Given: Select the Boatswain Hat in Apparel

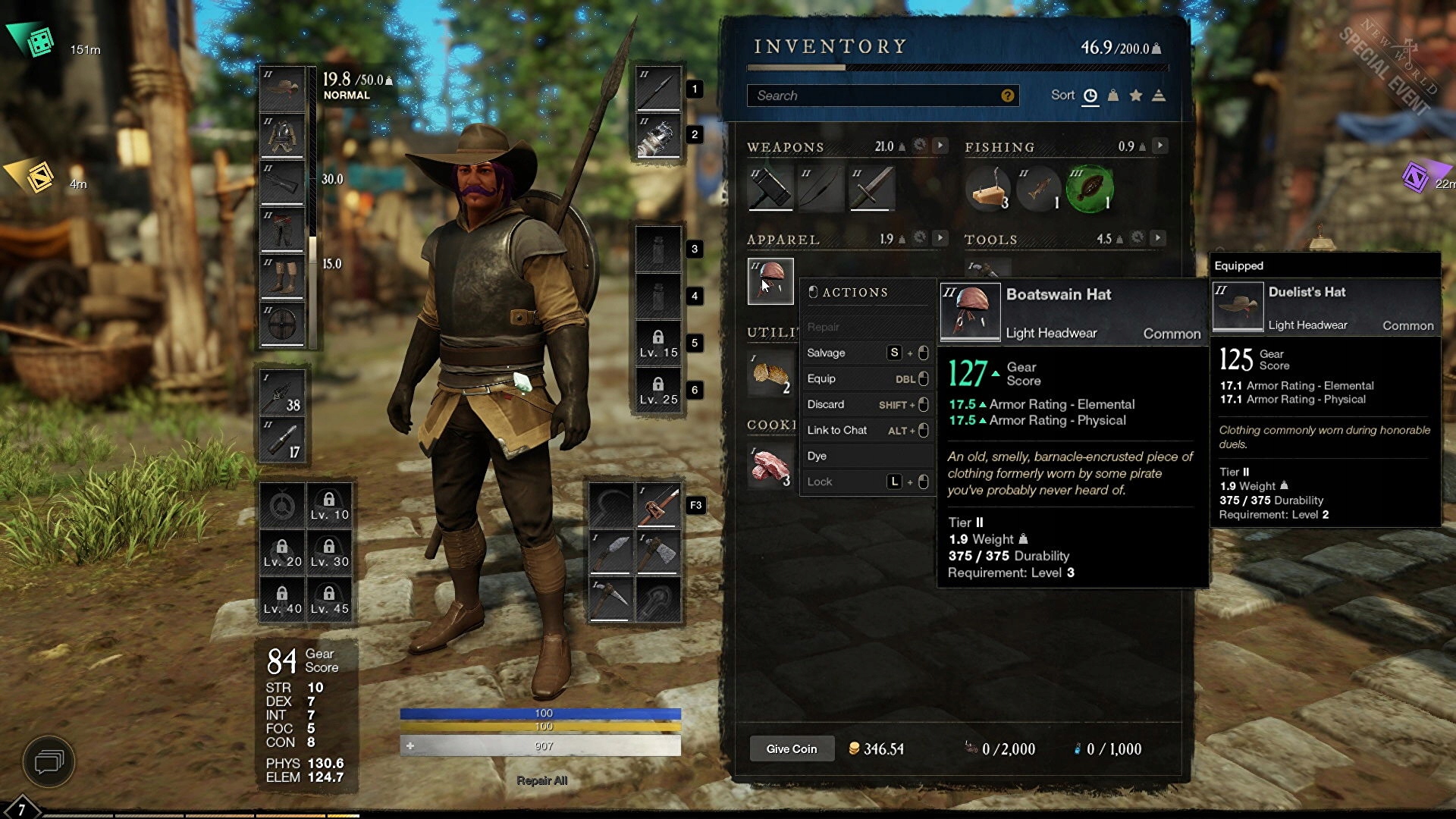Looking at the screenshot, I should click(x=770, y=281).
